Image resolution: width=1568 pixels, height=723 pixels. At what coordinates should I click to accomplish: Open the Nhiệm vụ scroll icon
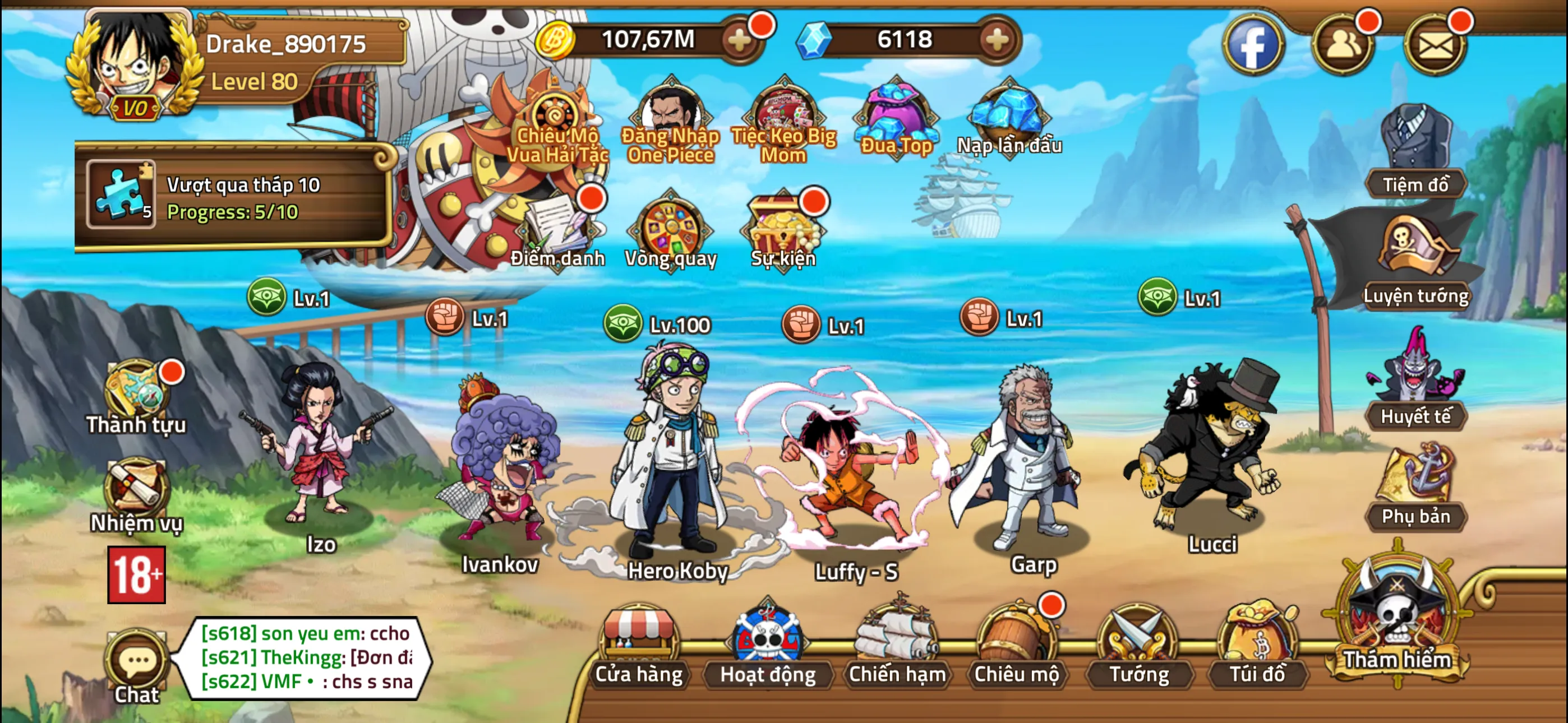click(136, 484)
